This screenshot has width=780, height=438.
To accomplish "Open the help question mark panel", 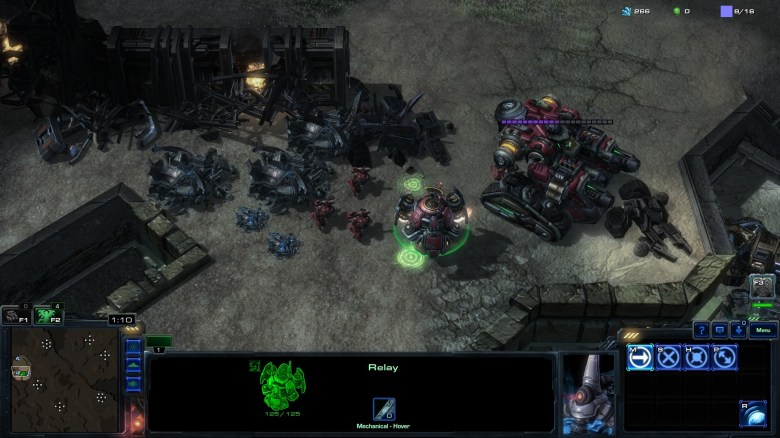I will click(701, 330).
